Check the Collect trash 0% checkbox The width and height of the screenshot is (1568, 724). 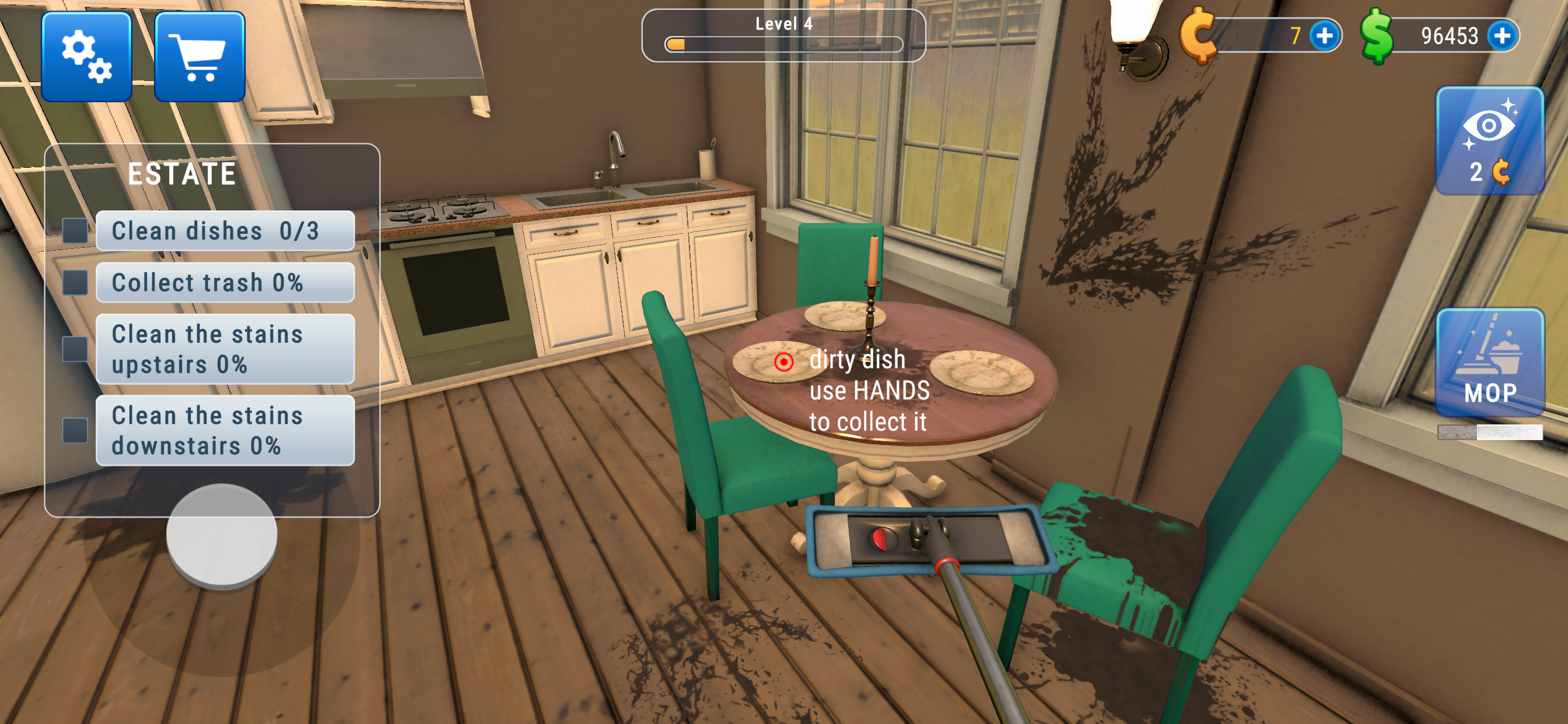[x=74, y=281]
